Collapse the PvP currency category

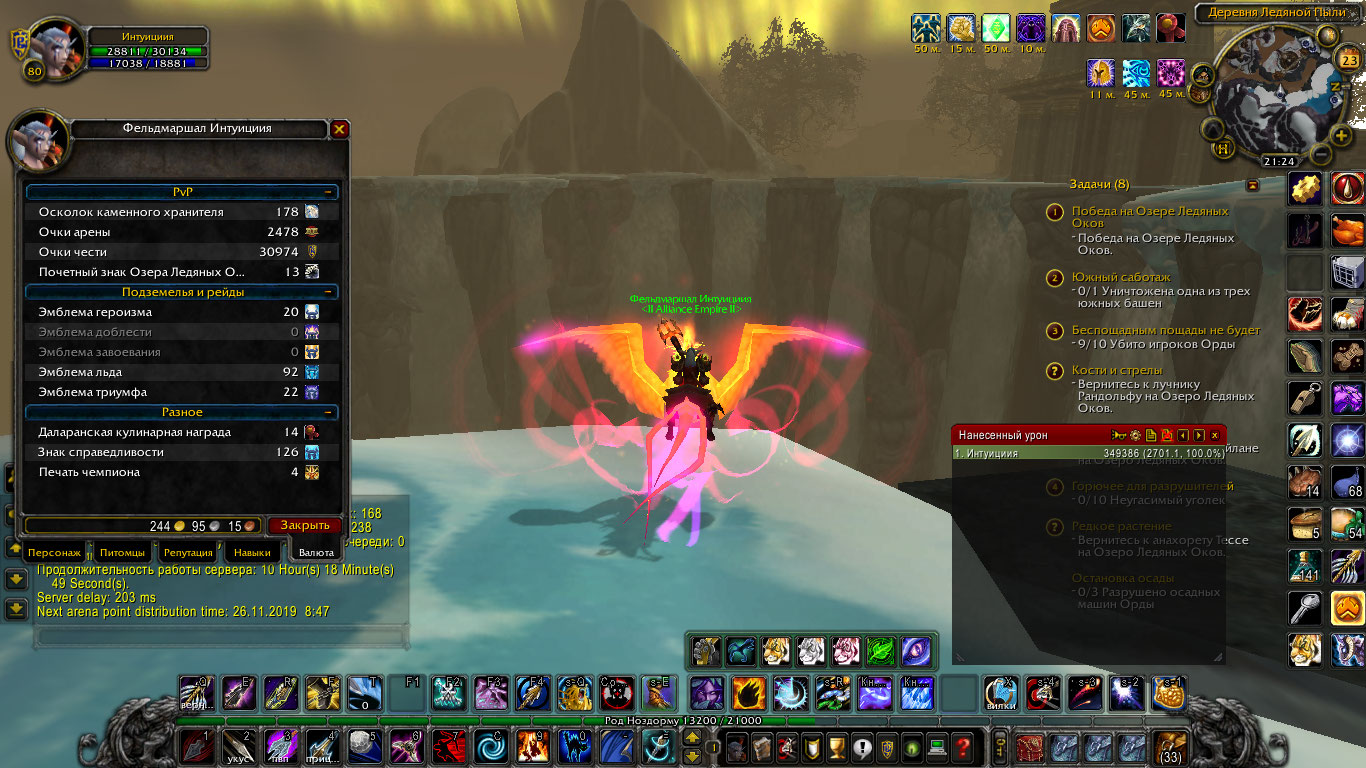pyautogui.click(x=328, y=192)
